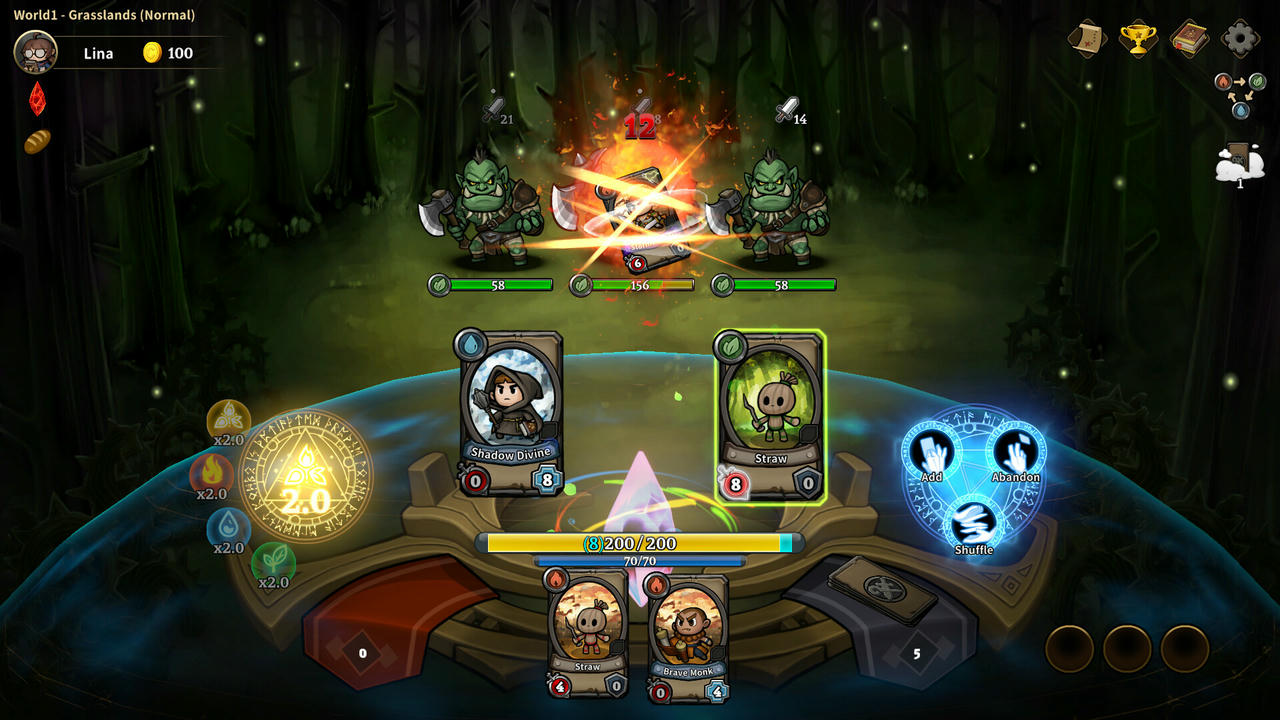Click the fire element x2.0 icon
This screenshot has height=720, width=1280.
pos(211,474)
